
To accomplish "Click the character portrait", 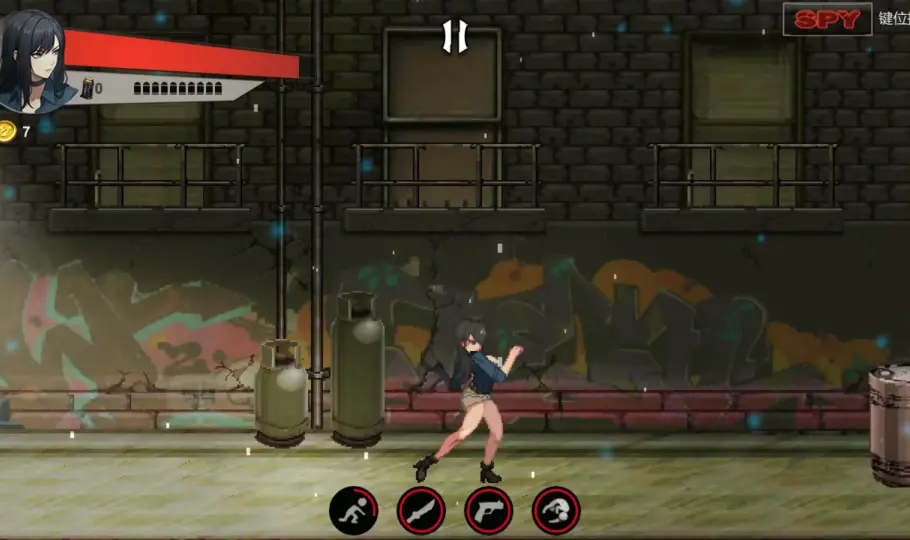I will pos(32,60).
